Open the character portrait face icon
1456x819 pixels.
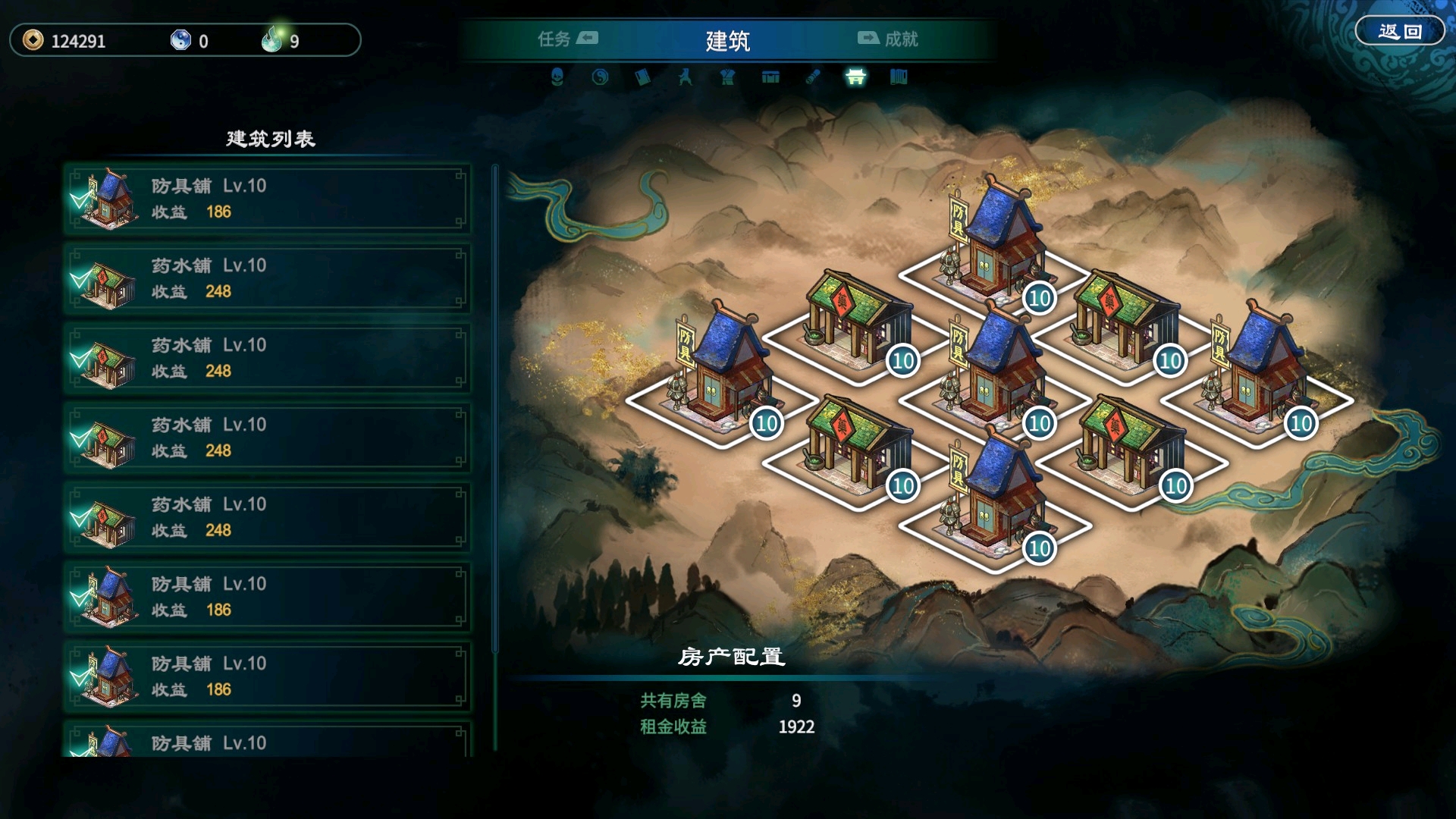point(557,77)
